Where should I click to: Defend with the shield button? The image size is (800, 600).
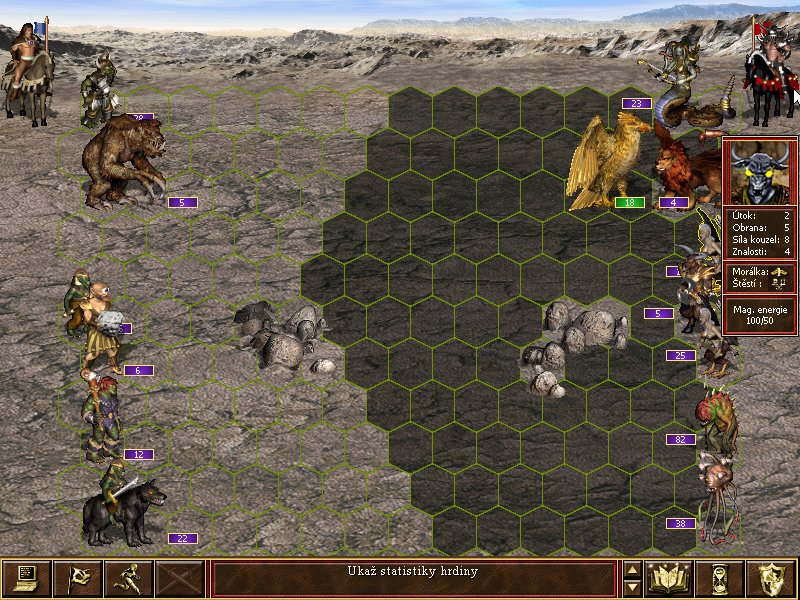tap(772, 578)
